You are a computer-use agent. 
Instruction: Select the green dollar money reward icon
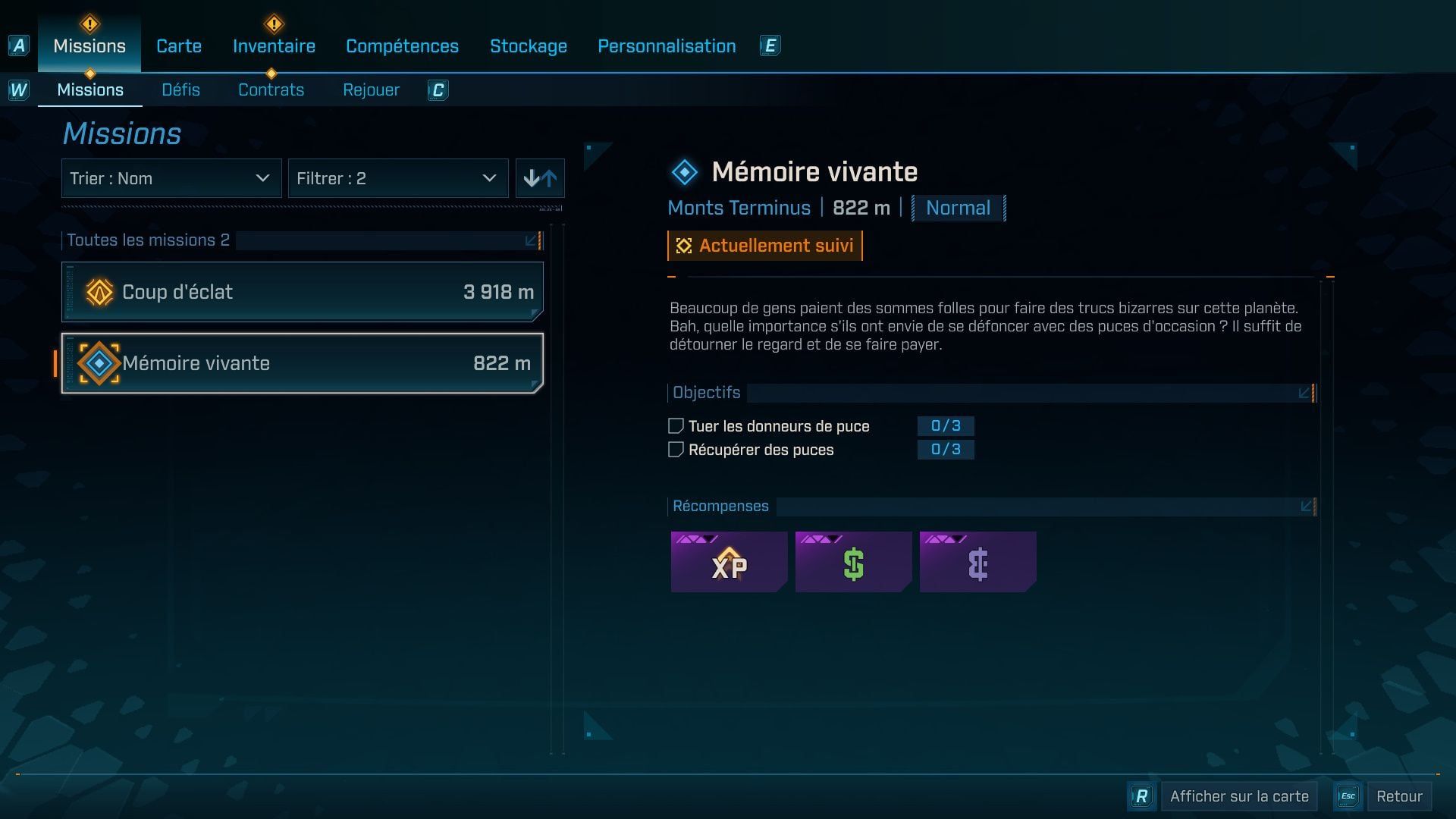pos(854,562)
